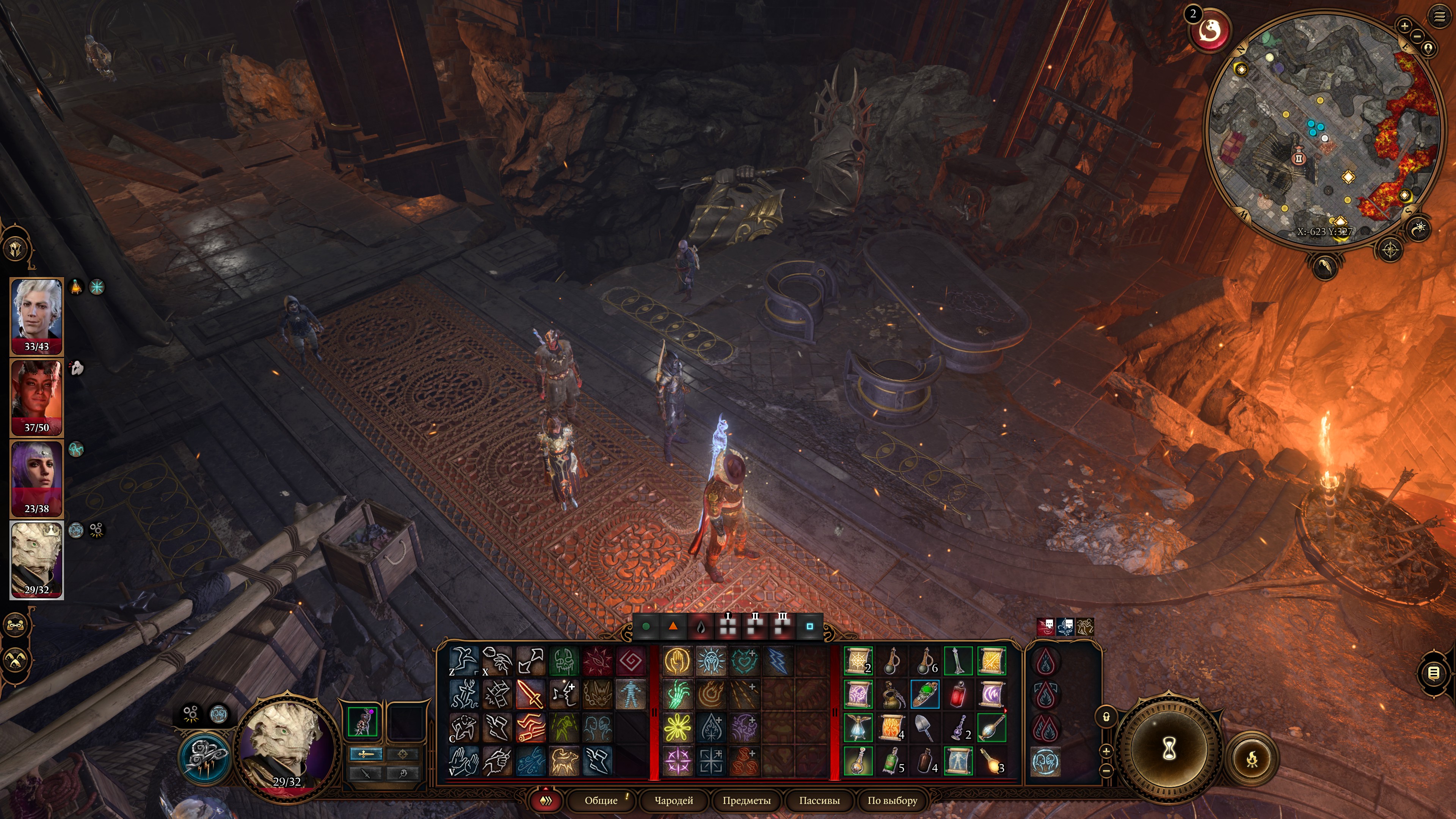Switch to the Общие hotbar tab
The image size is (1456, 819).
[x=601, y=800]
